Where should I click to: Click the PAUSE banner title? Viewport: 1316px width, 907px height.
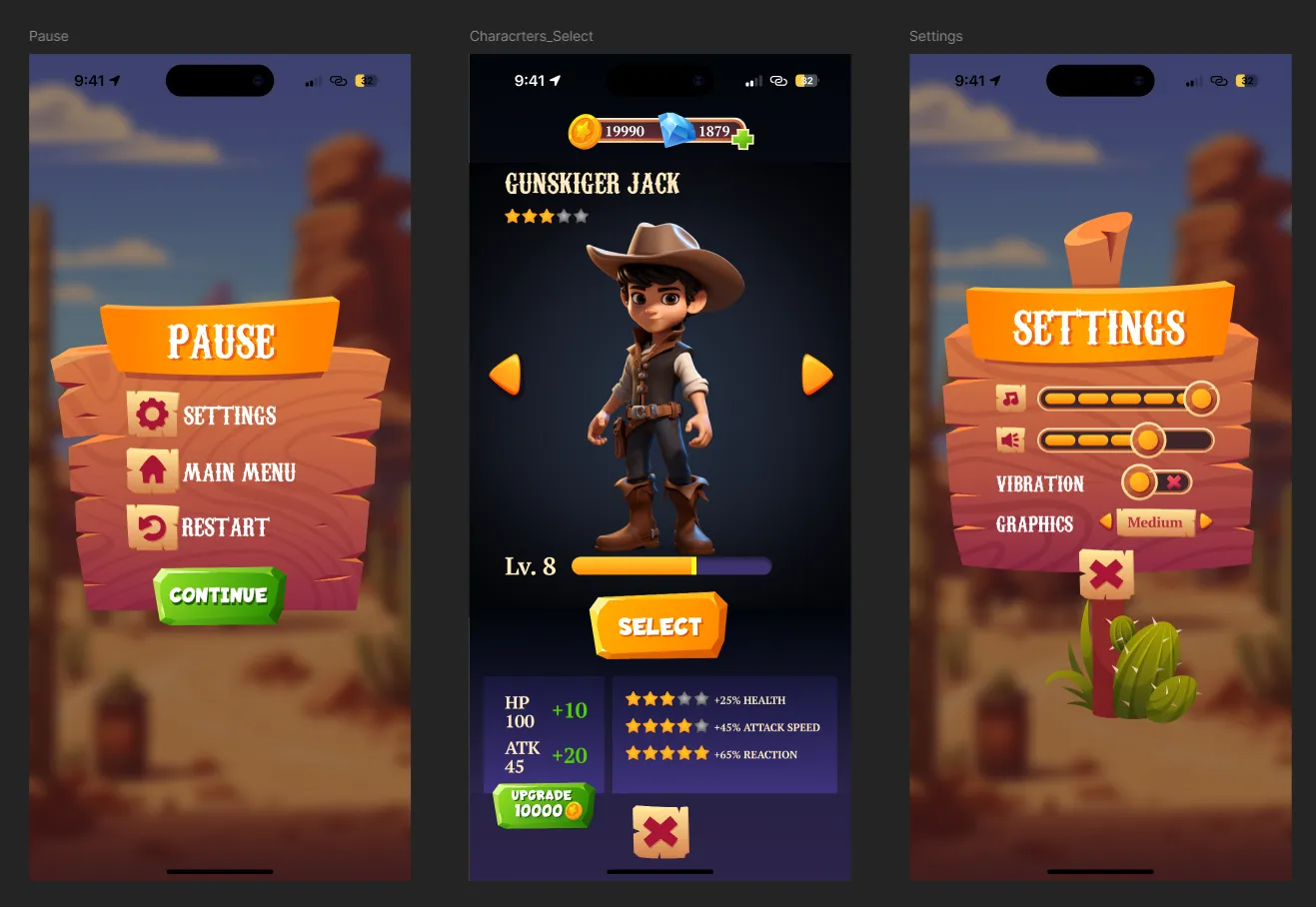(222, 341)
